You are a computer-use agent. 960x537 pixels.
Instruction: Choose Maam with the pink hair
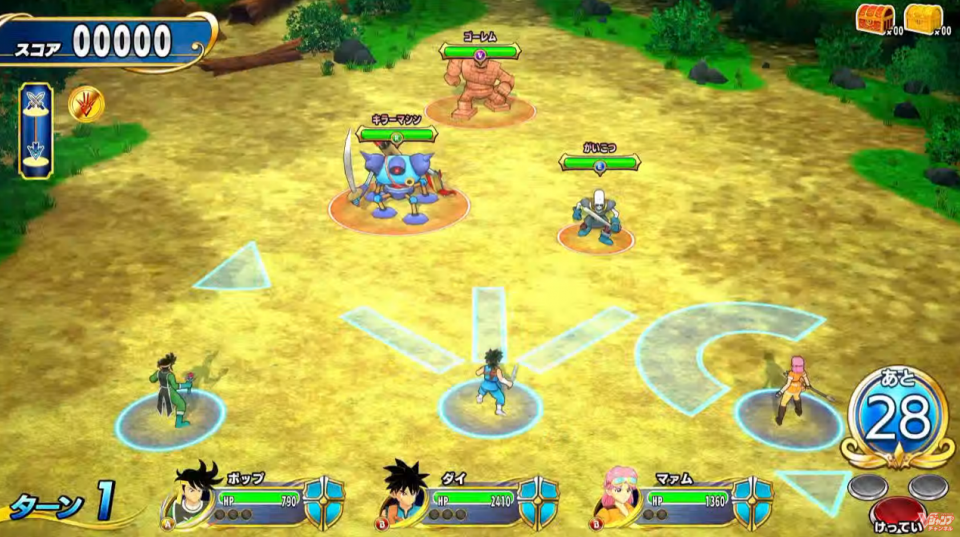(x=790, y=390)
